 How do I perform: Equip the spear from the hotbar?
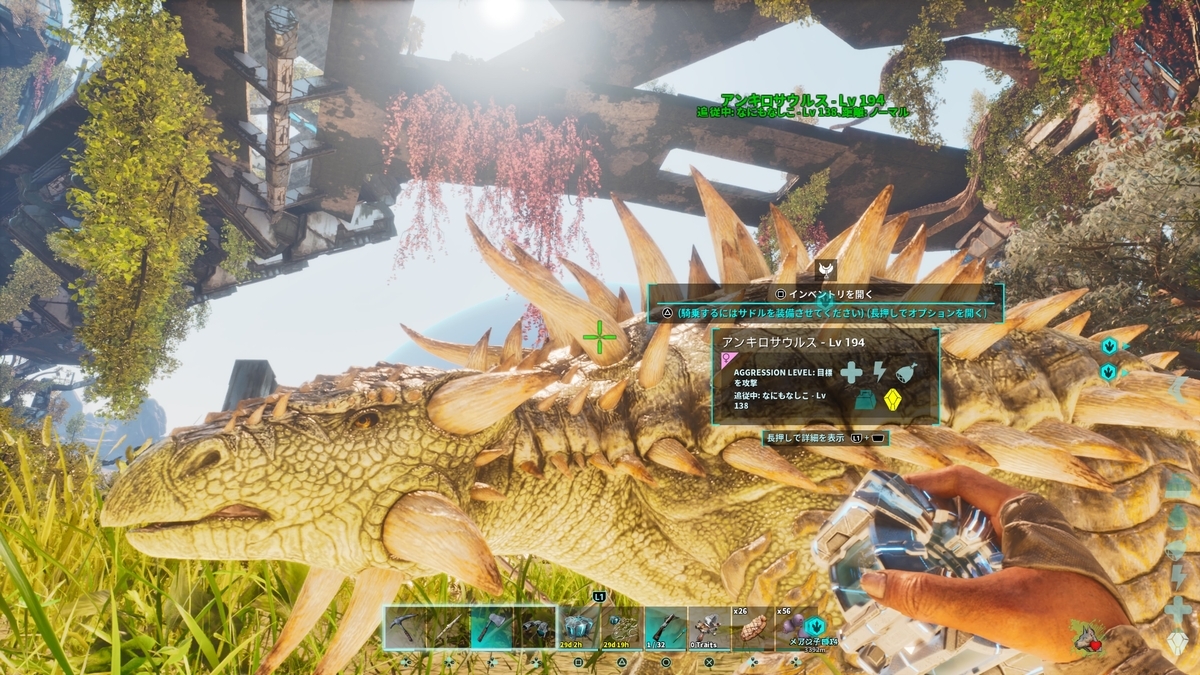point(449,627)
